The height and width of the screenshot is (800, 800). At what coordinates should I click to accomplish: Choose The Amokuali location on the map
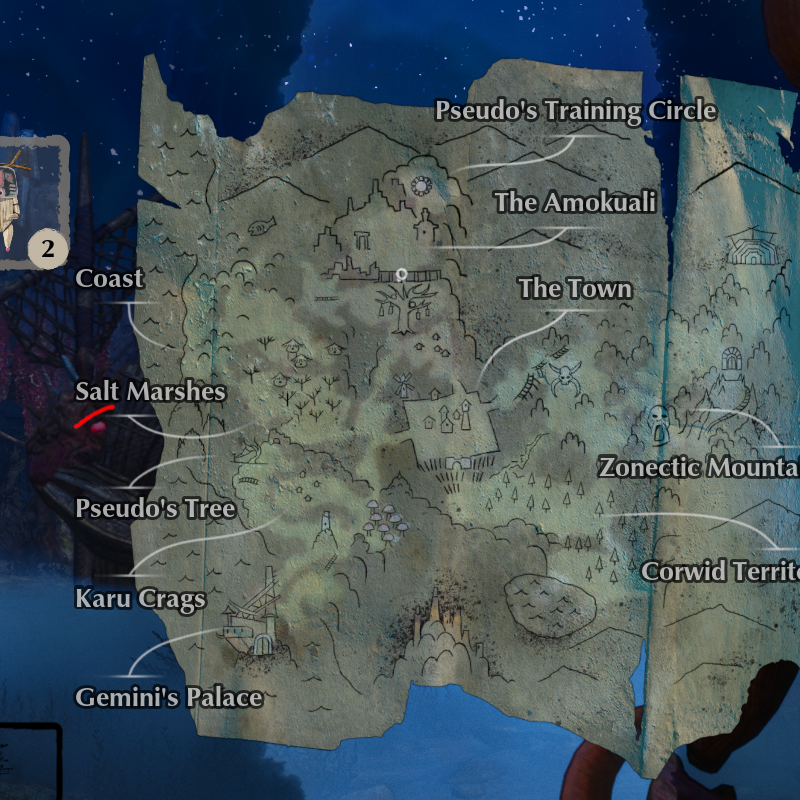point(575,202)
